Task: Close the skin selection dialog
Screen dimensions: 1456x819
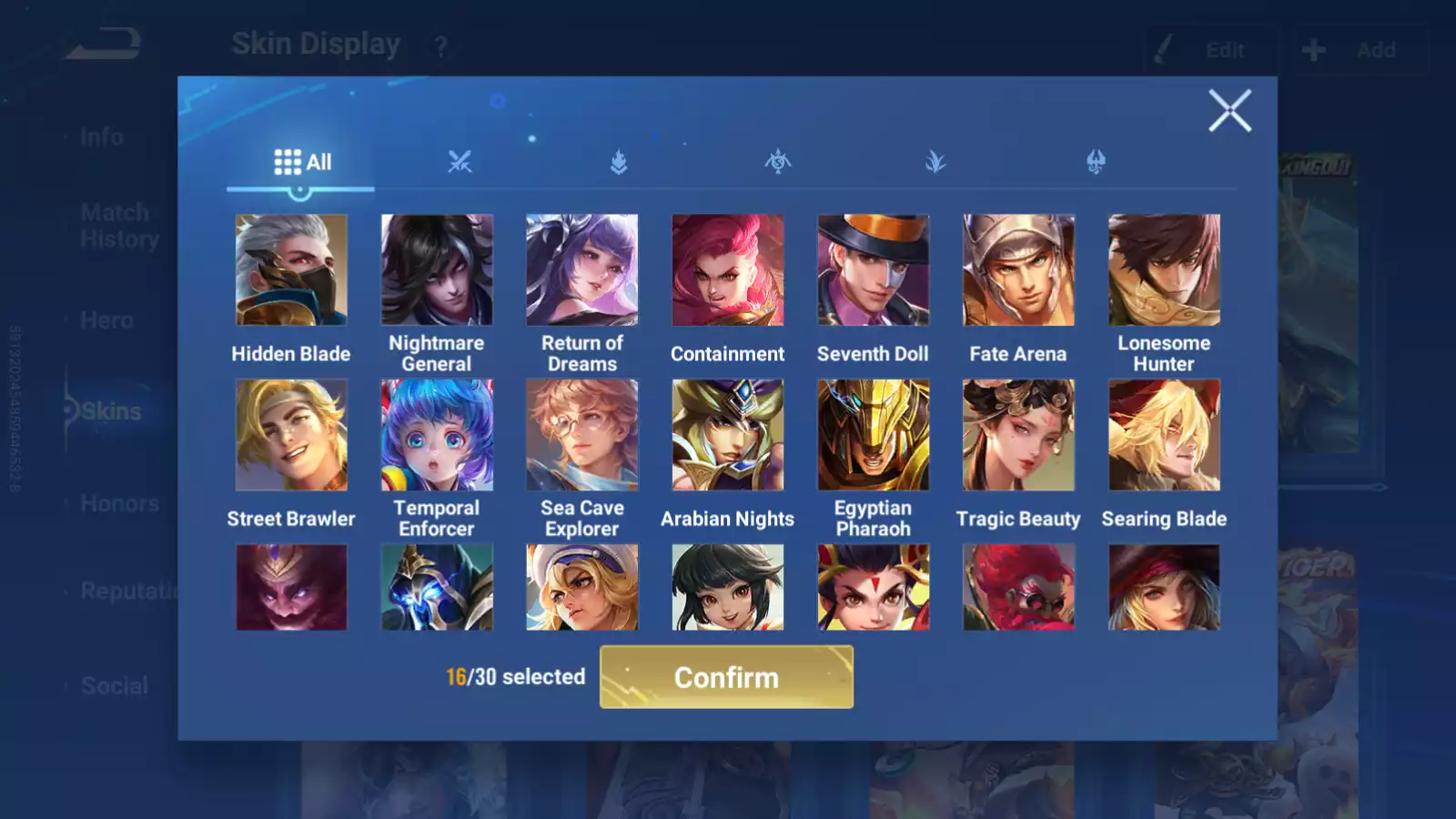Action: [x=1229, y=111]
